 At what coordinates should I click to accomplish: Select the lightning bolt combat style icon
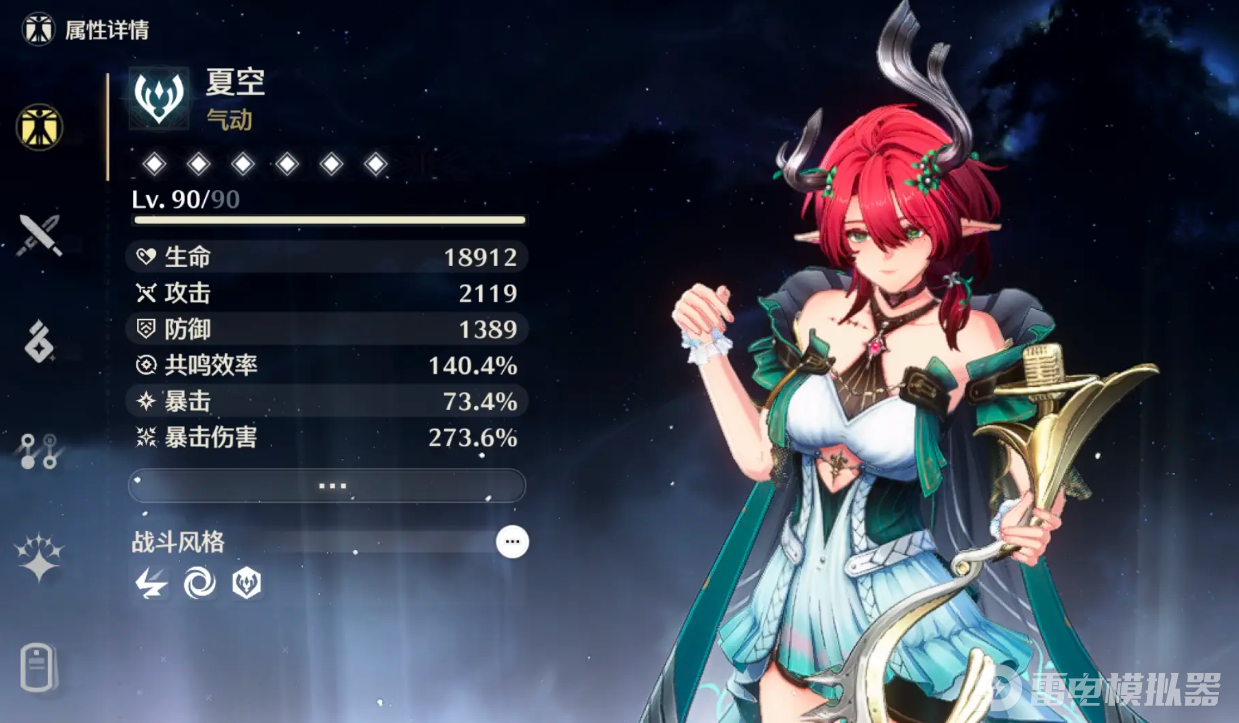151,584
